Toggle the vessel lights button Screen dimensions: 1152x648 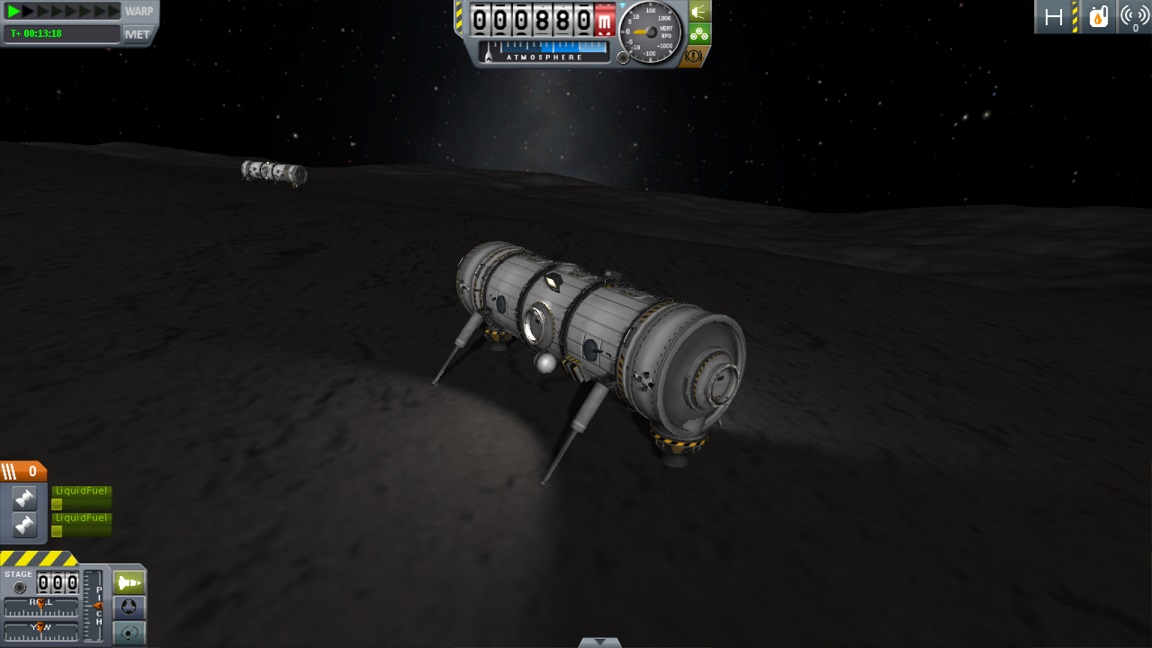700,12
